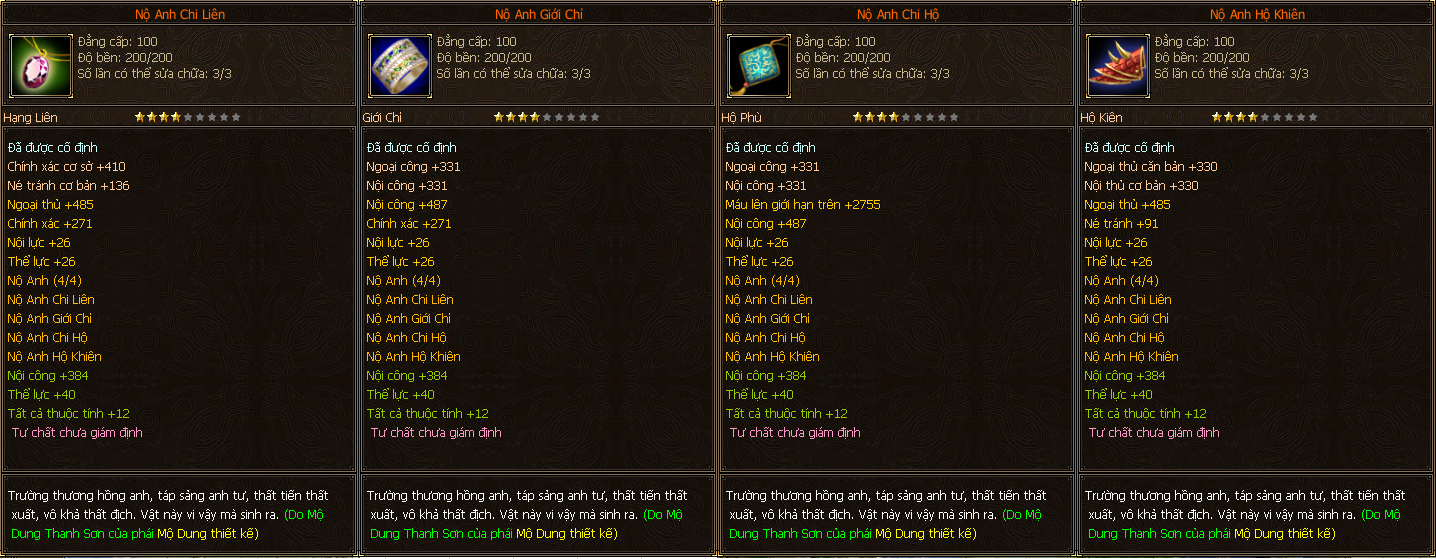Select the pink gem necklace icon

click(39, 65)
